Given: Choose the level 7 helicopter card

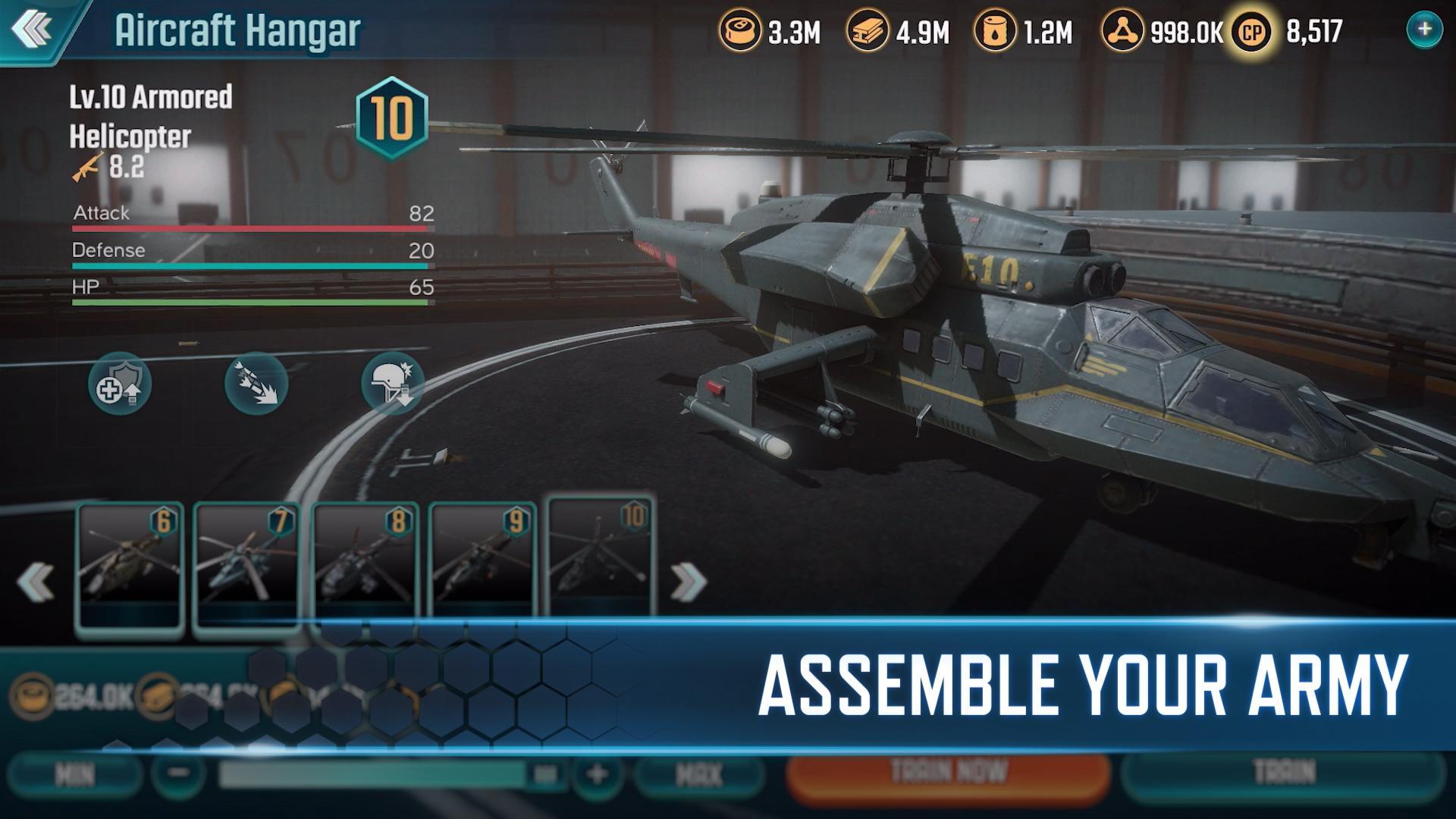Looking at the screenshot, I should tap(247, 565).
